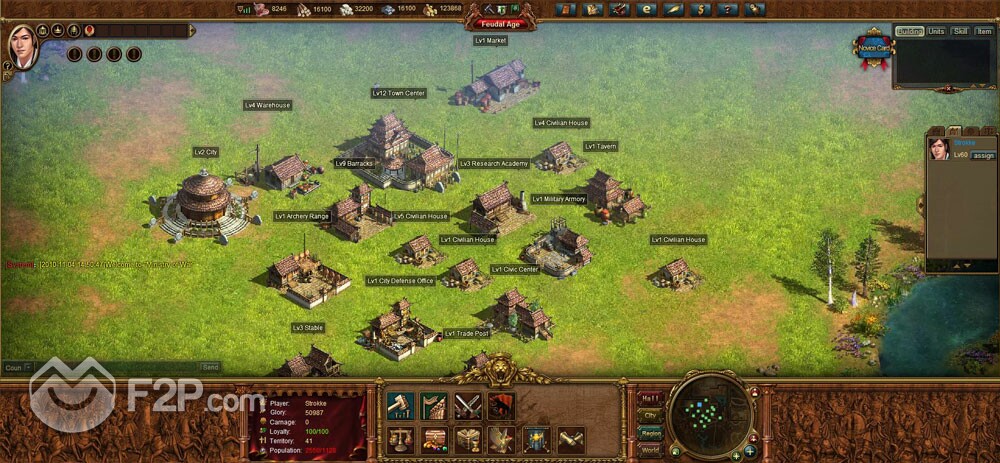Claim the Novice Card badge
The width and height of the screenshot is (1000, 463).
click(x=872, y=48)
